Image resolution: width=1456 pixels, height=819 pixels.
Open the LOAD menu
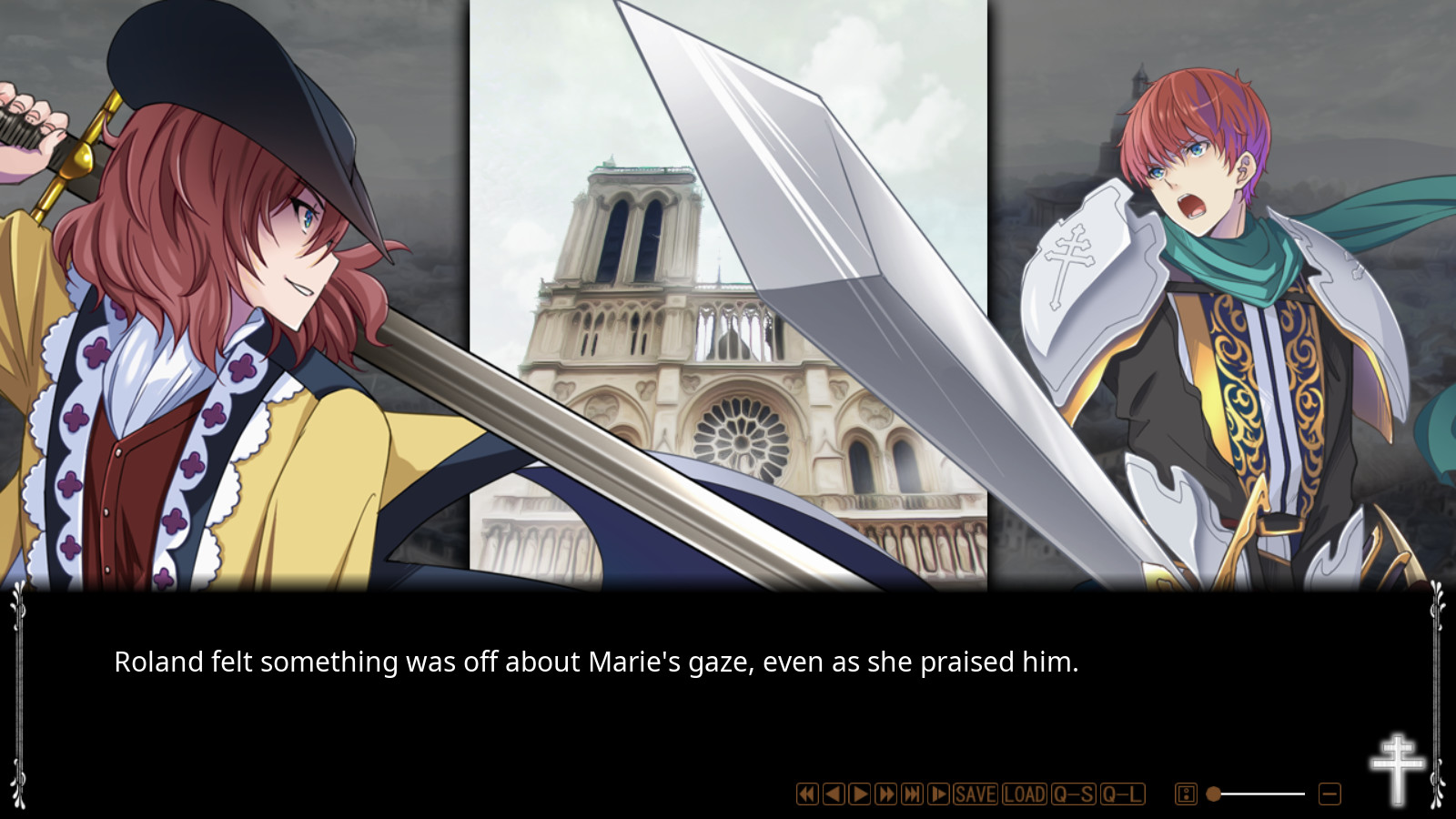(1023, 794)
